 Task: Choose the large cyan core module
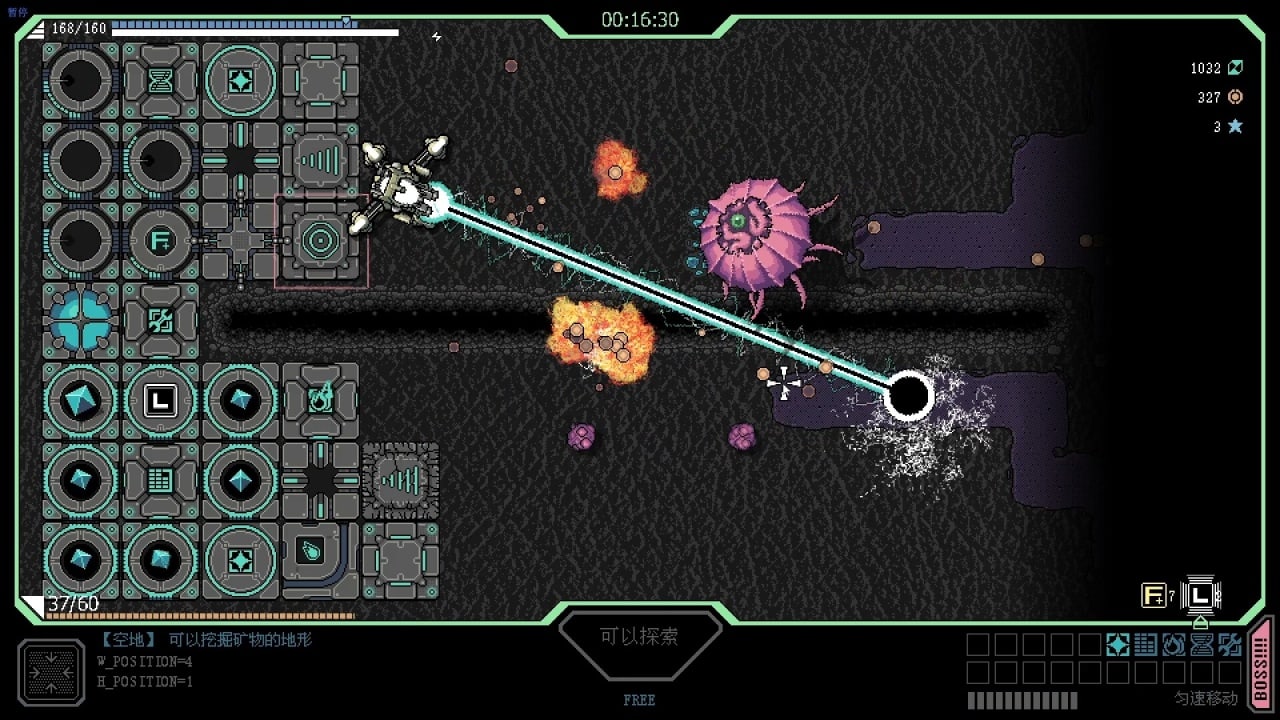[80, 321]
